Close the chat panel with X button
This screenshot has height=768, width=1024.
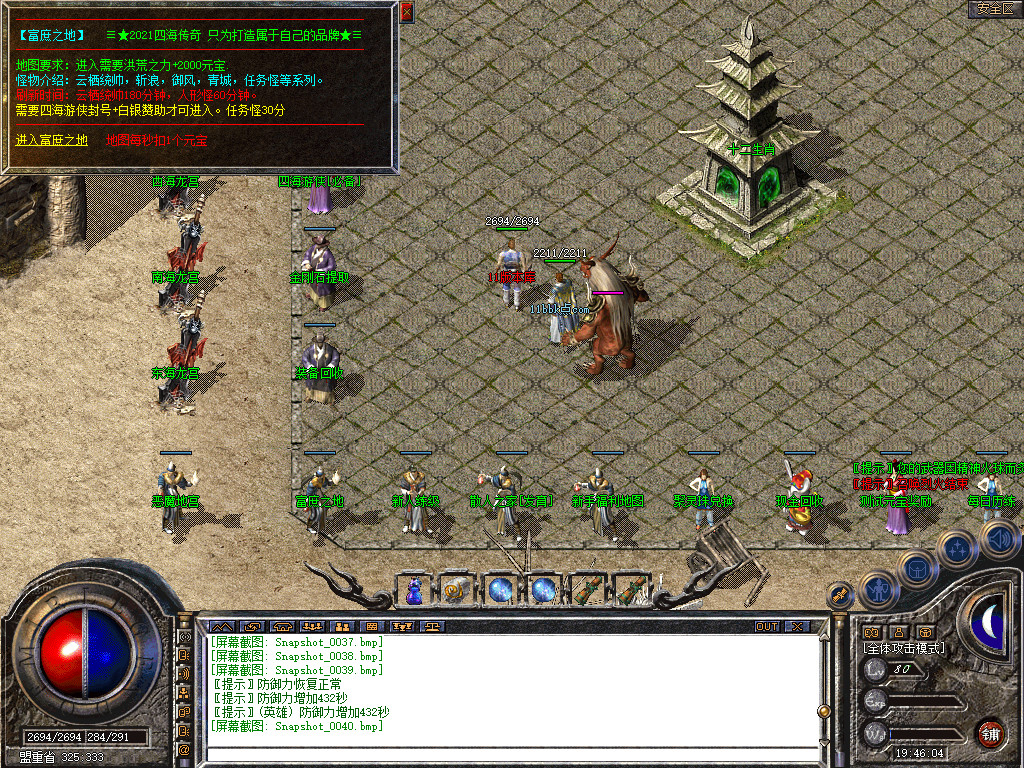[797, 627]
